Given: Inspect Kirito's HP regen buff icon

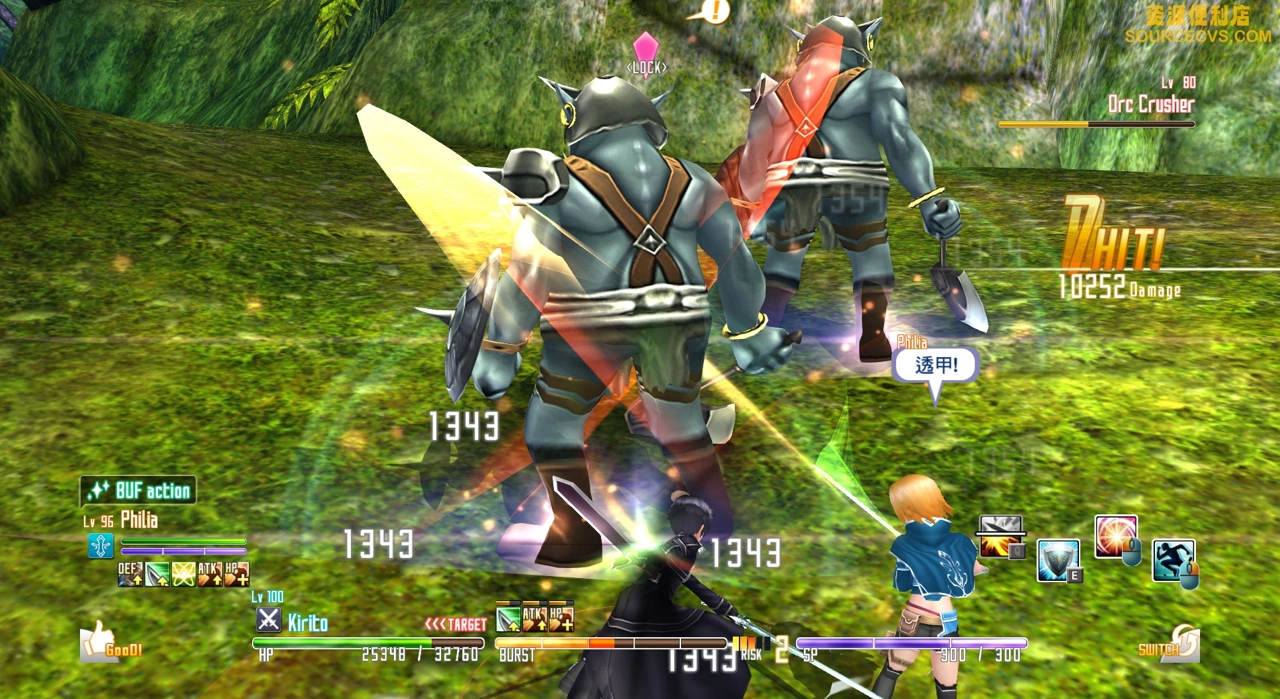Looking at the screenshot, I should point(561,619).
